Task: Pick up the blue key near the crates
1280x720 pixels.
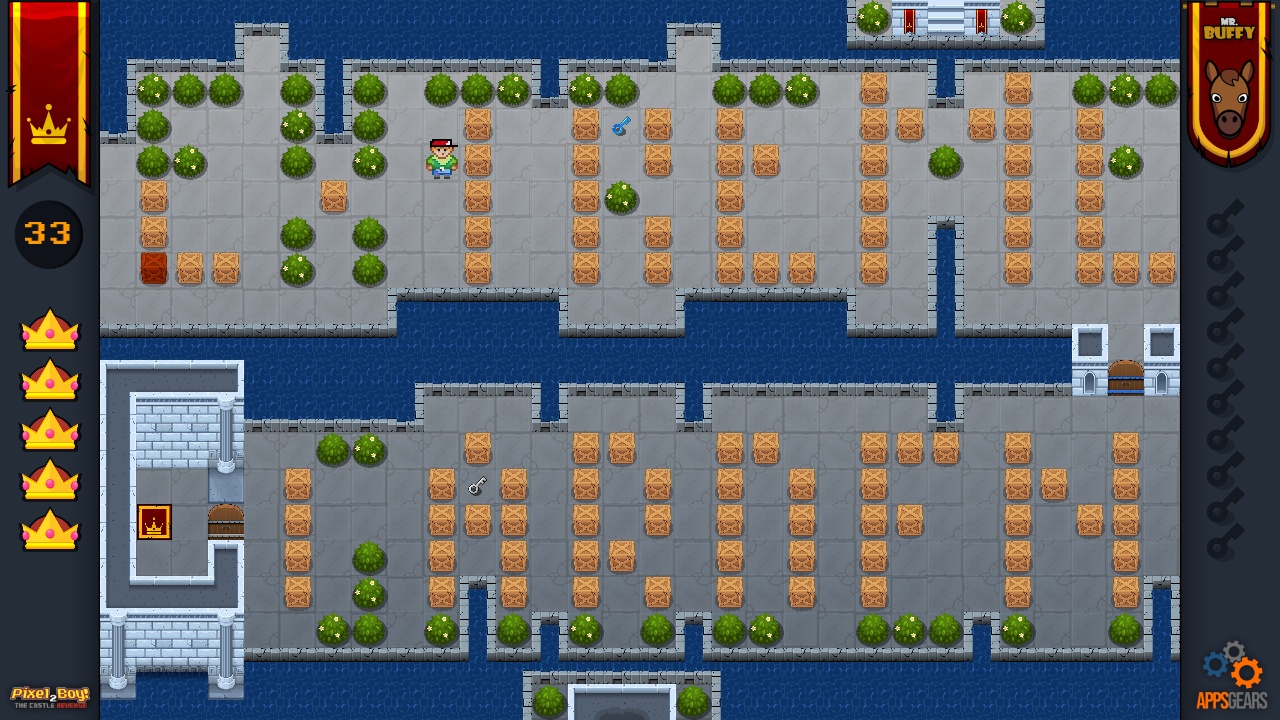Action: coord(620,125)
